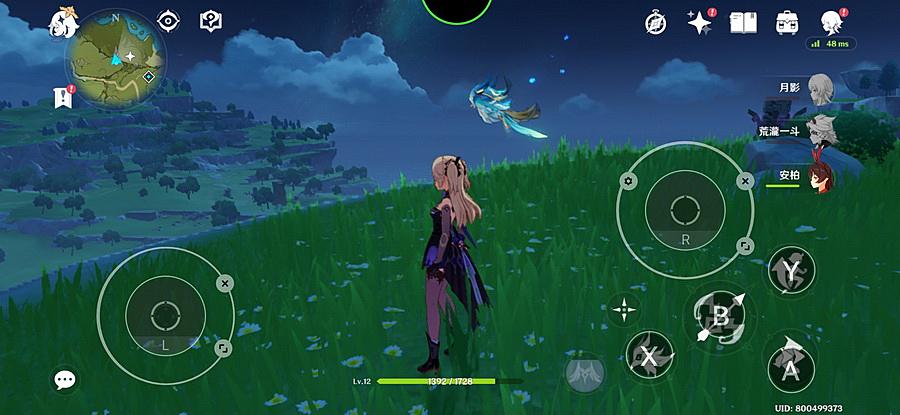The width and height of the screenshot is (900, 415).
Task: Close the L joystick overlay
Action: (225, 284)
